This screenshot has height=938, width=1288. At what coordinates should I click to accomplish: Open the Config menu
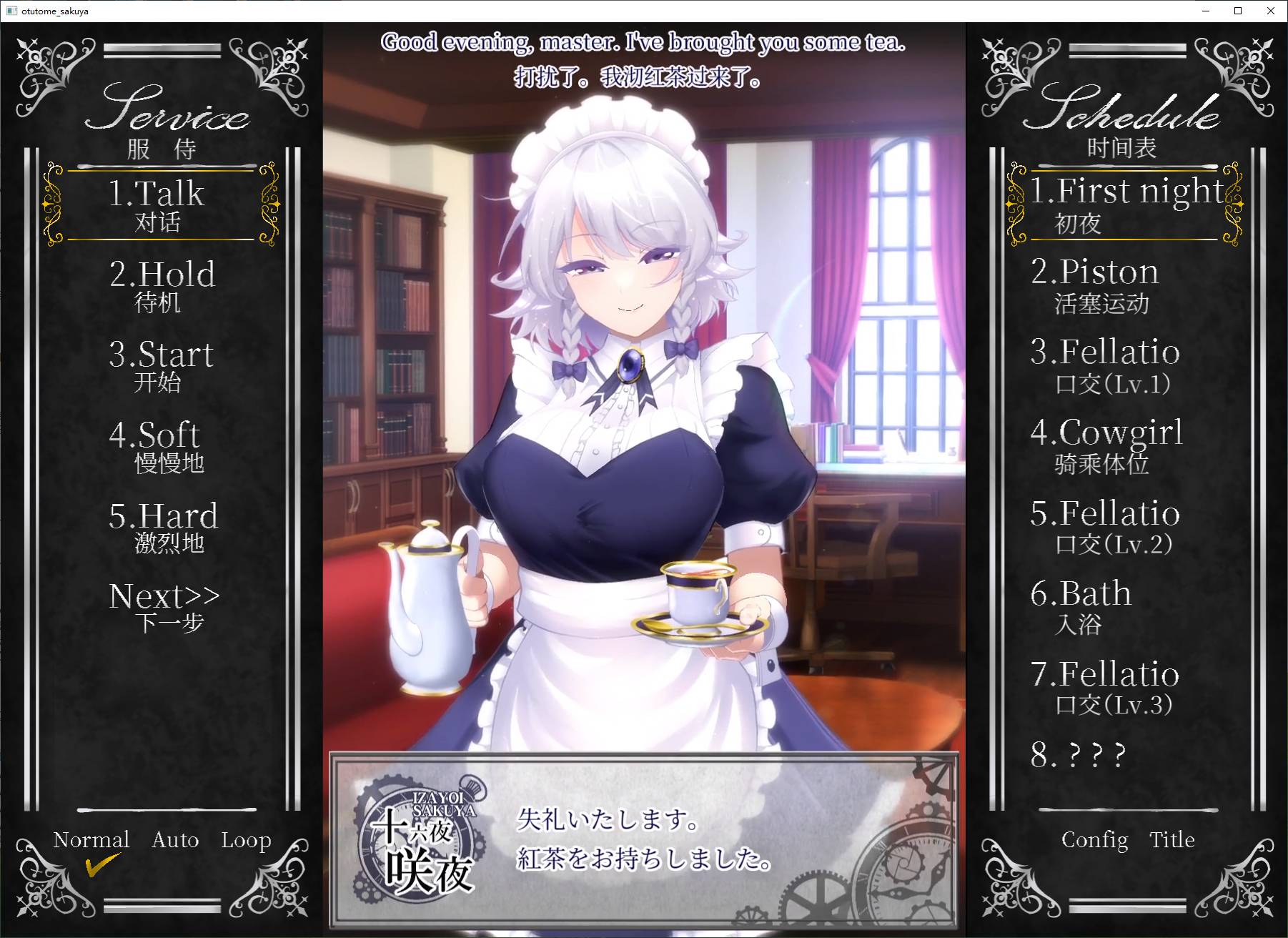(x=1094, y=840)
